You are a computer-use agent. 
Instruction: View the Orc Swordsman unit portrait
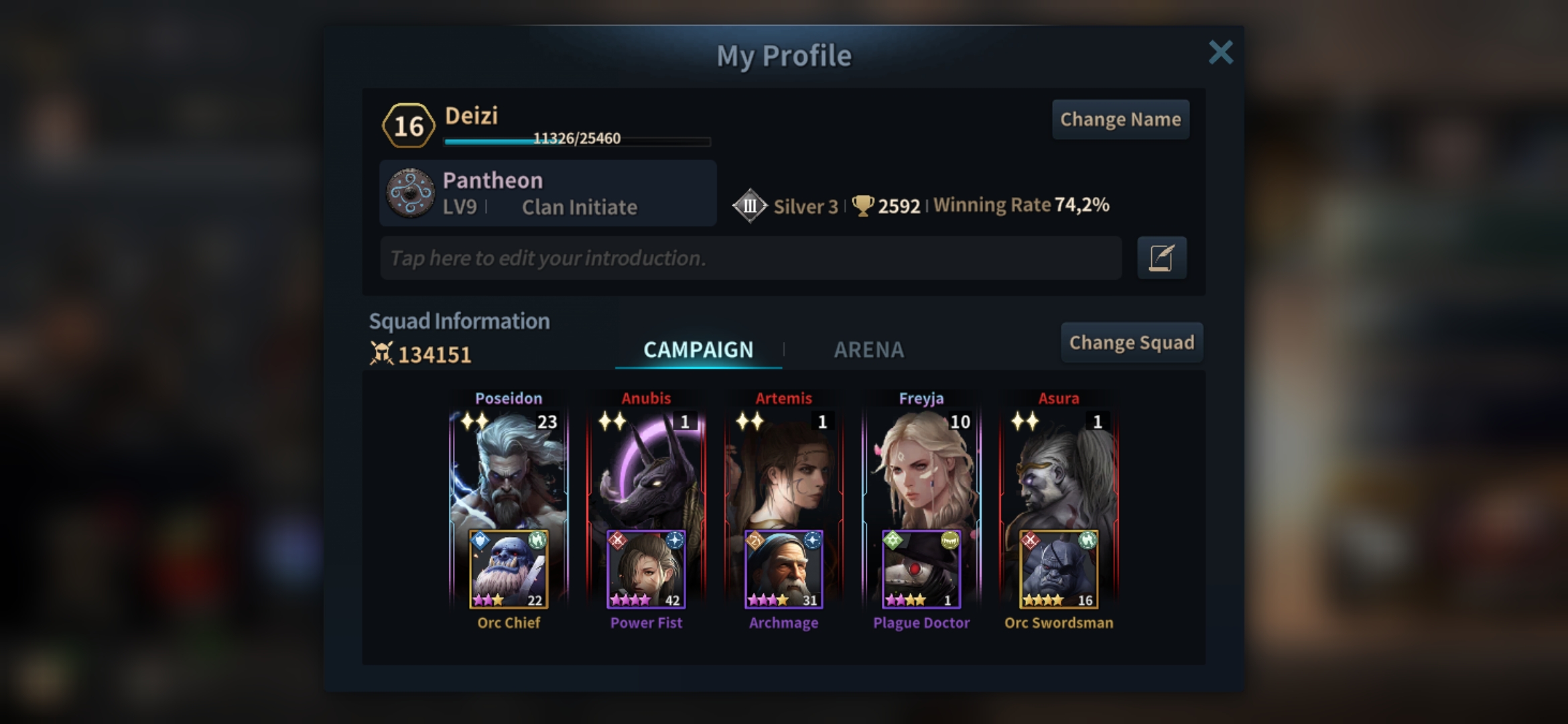(x=1059, y=570)
